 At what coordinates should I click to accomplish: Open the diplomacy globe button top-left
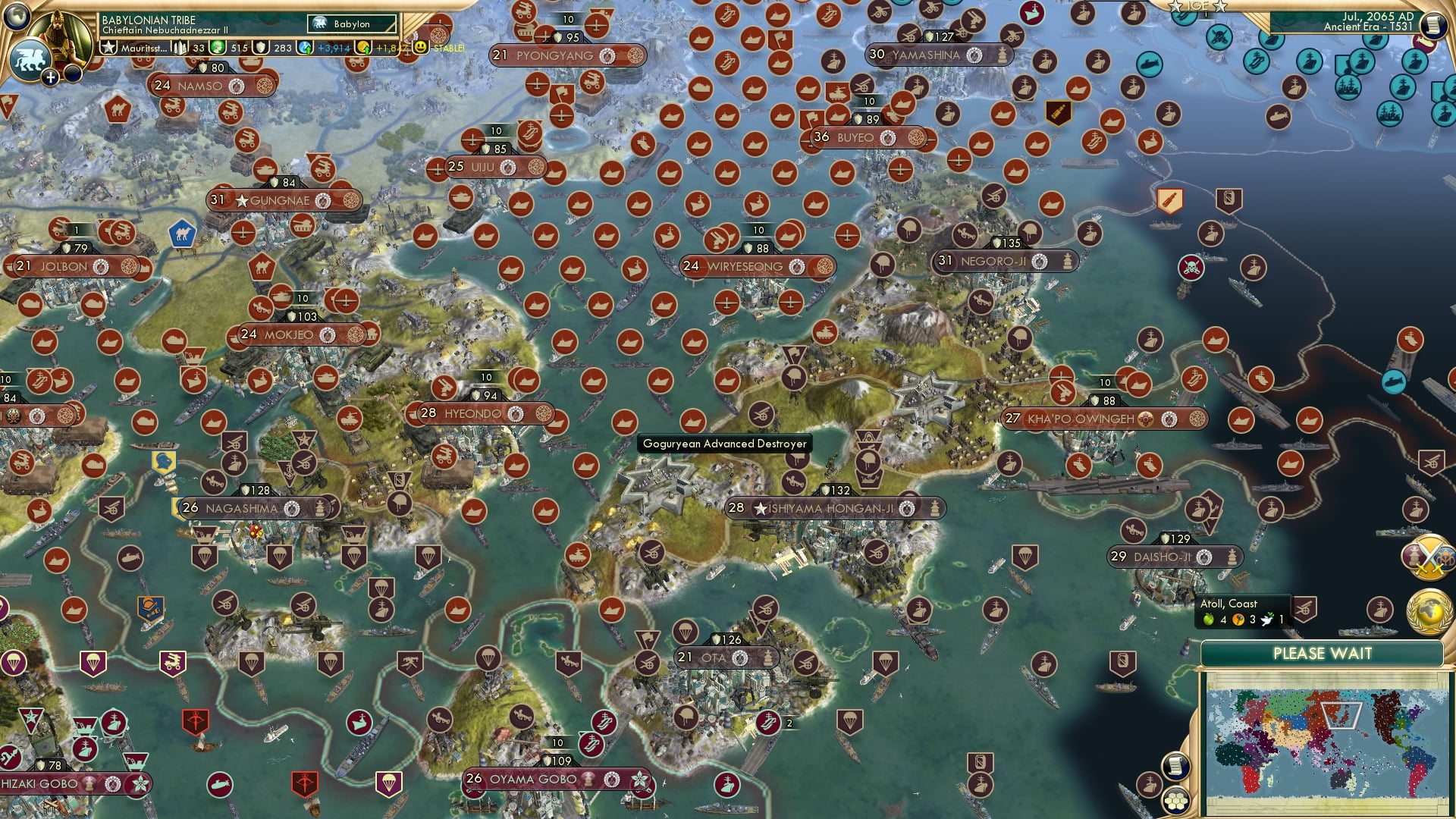coord(15,16)
